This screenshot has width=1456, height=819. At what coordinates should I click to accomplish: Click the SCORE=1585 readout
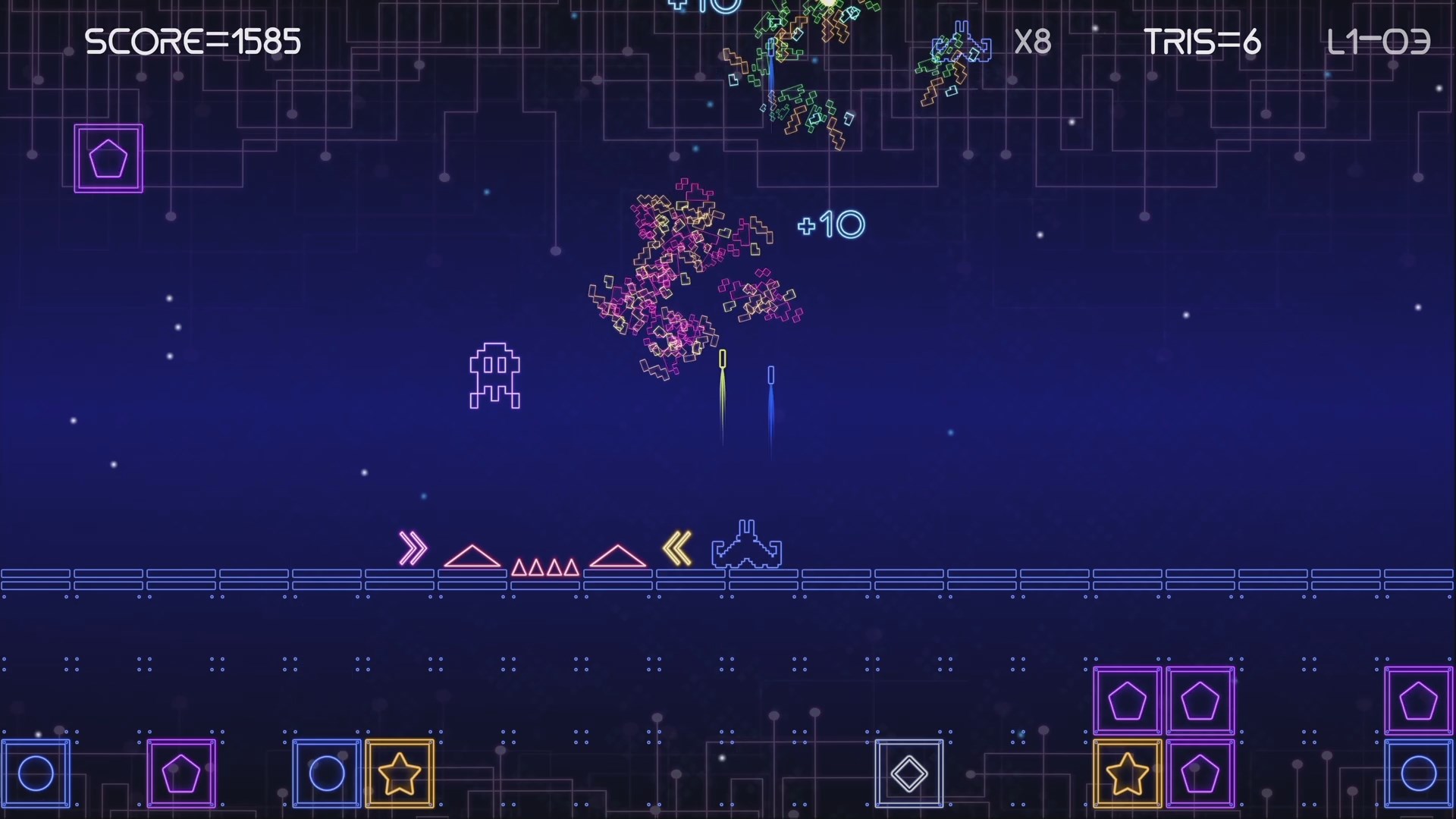tap(193, 42)
